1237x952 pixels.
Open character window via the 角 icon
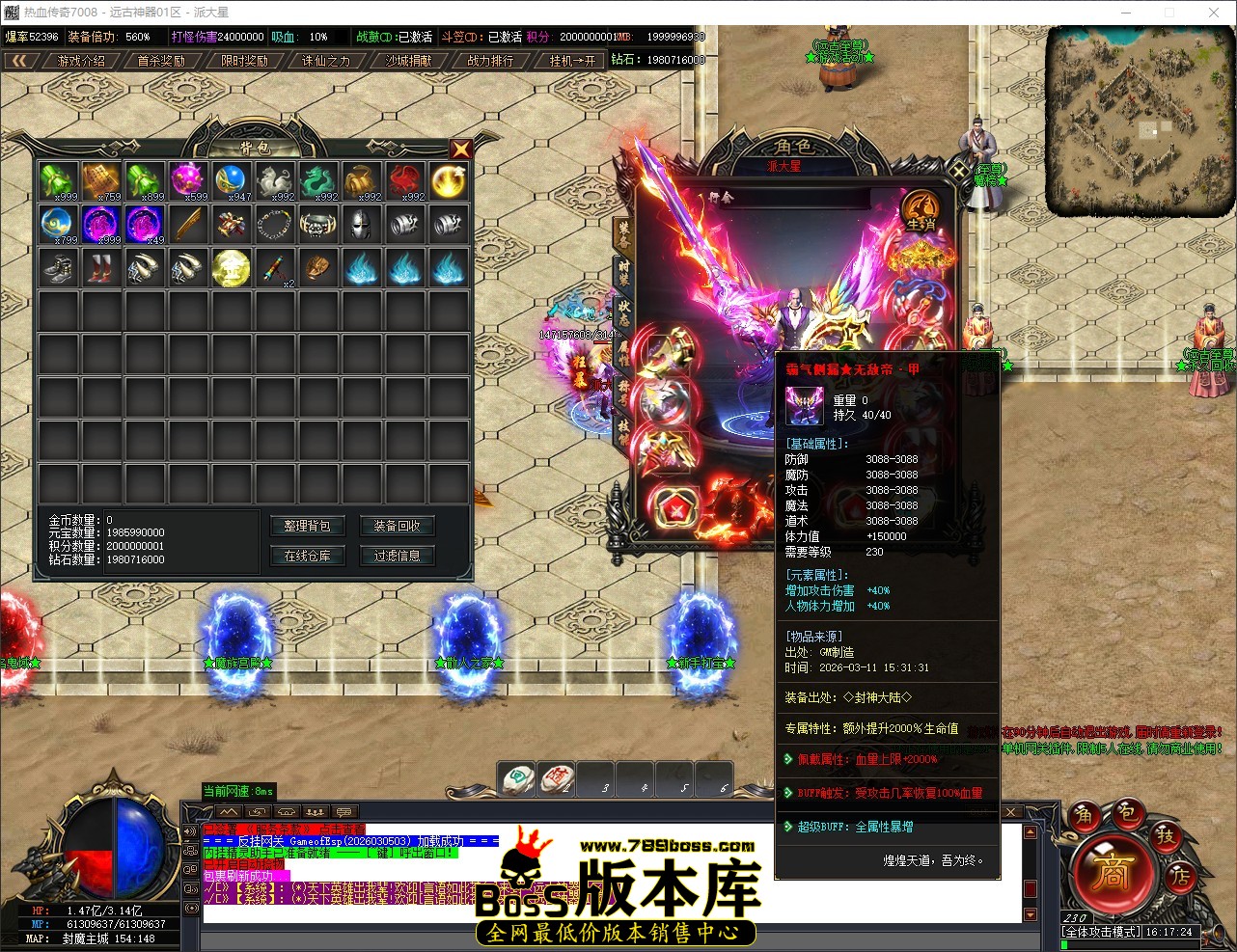tap(1087, 816)
